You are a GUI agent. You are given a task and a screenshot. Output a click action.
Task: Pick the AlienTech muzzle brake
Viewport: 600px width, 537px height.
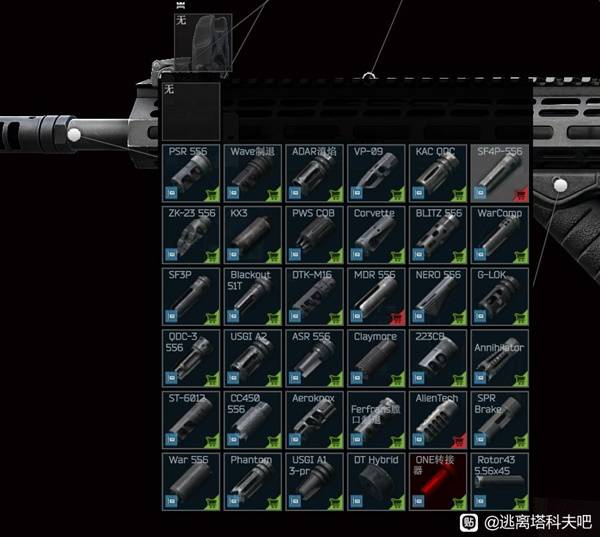438,420
